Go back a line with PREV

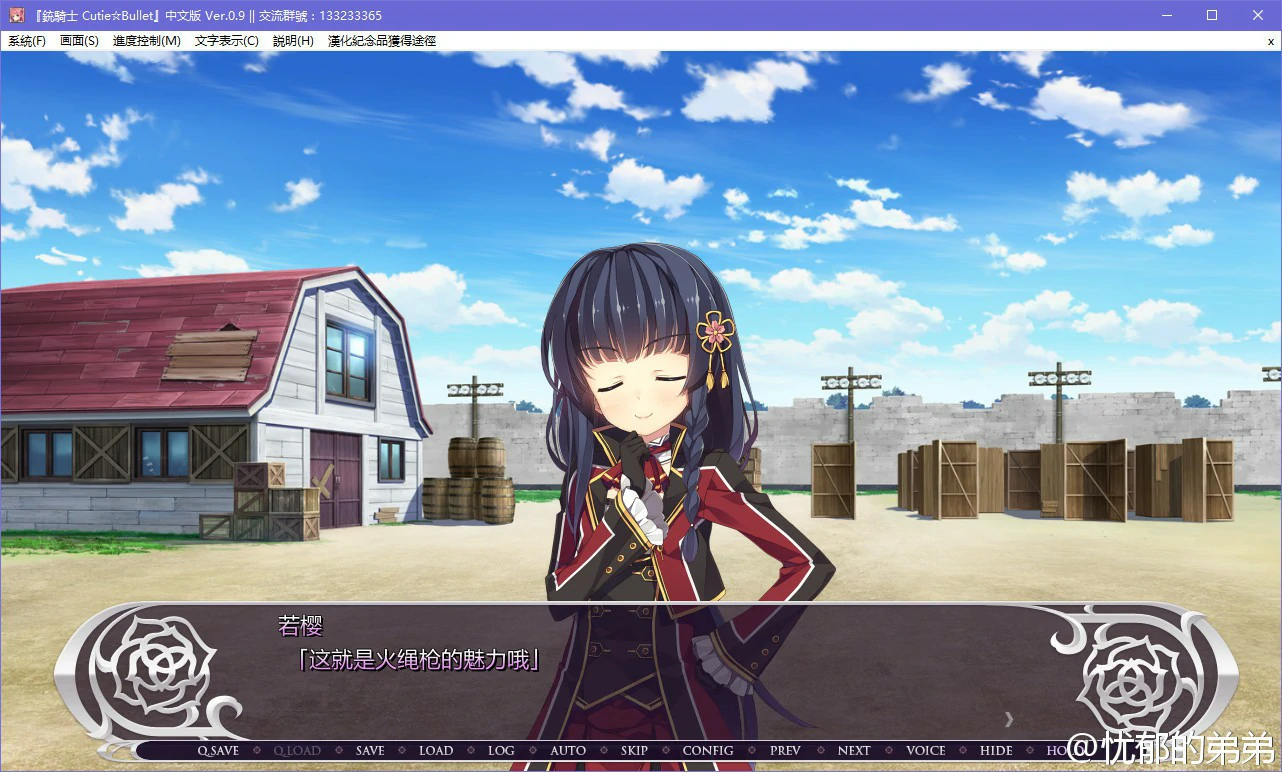coord(784,750)
